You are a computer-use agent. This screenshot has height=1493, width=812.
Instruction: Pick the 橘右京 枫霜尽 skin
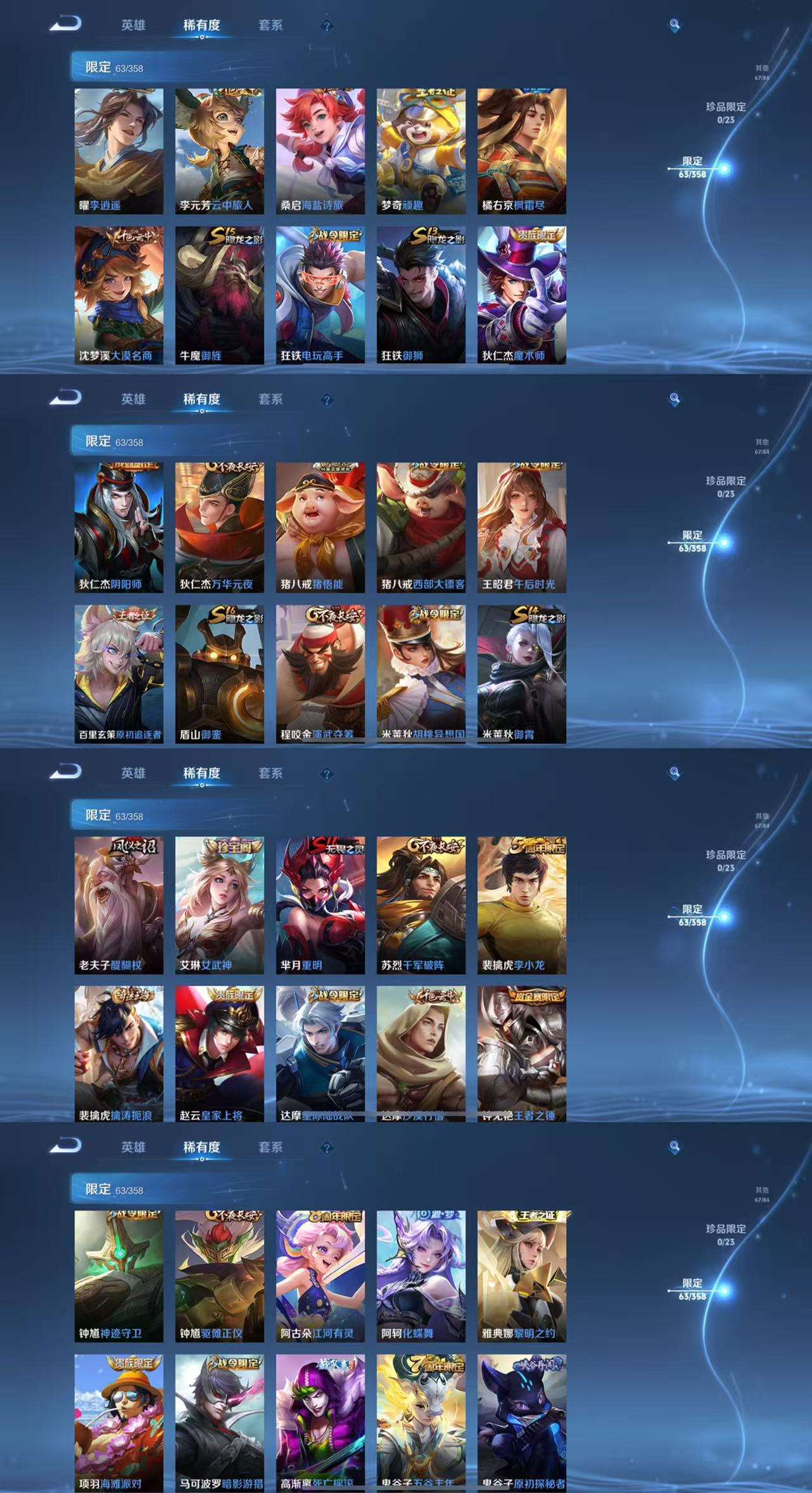[x=521, y=151]
